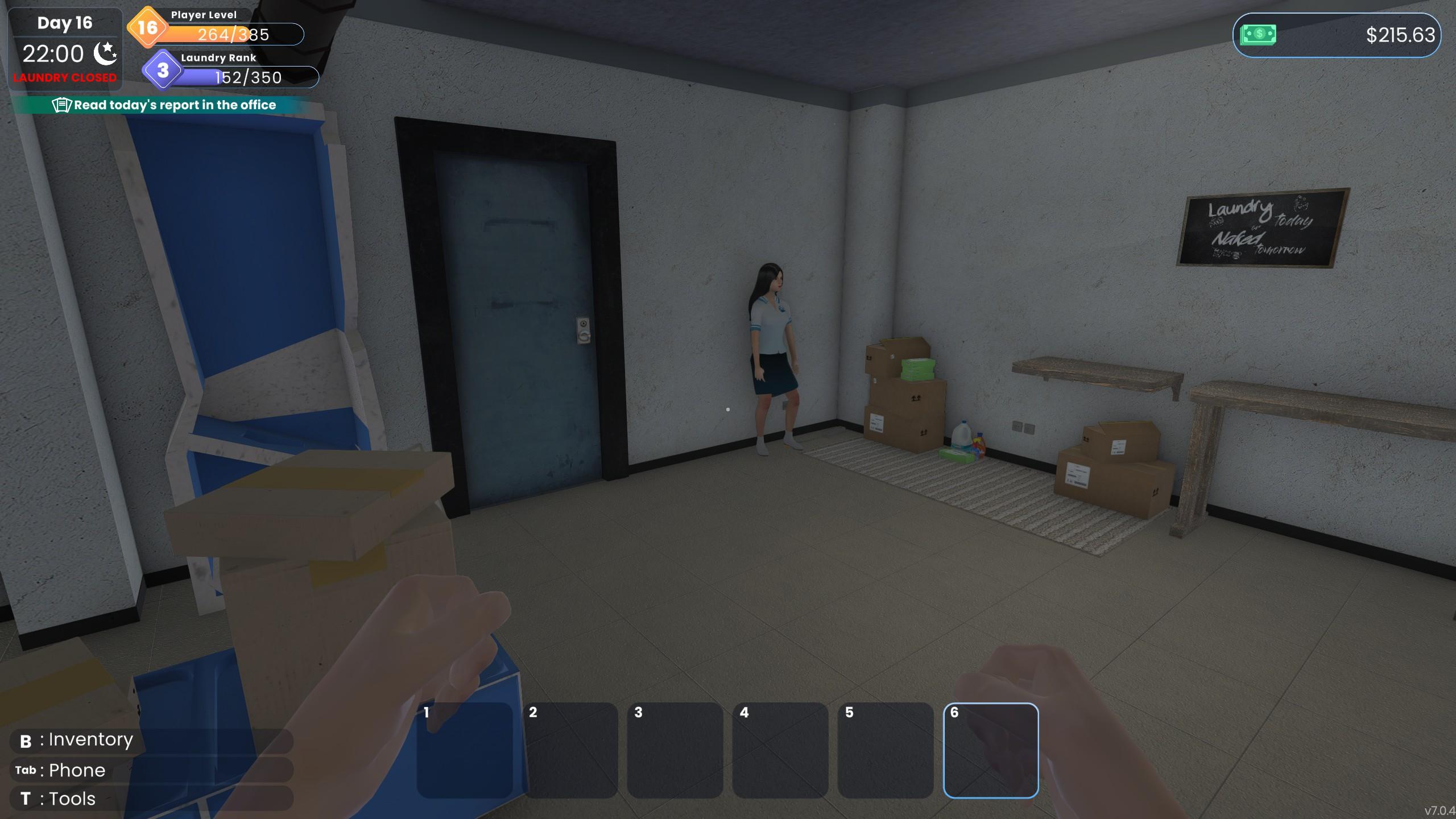Pick hotbar slot 5
Image resolution: width=1456 pixels, height=819 pixels.
886,750
